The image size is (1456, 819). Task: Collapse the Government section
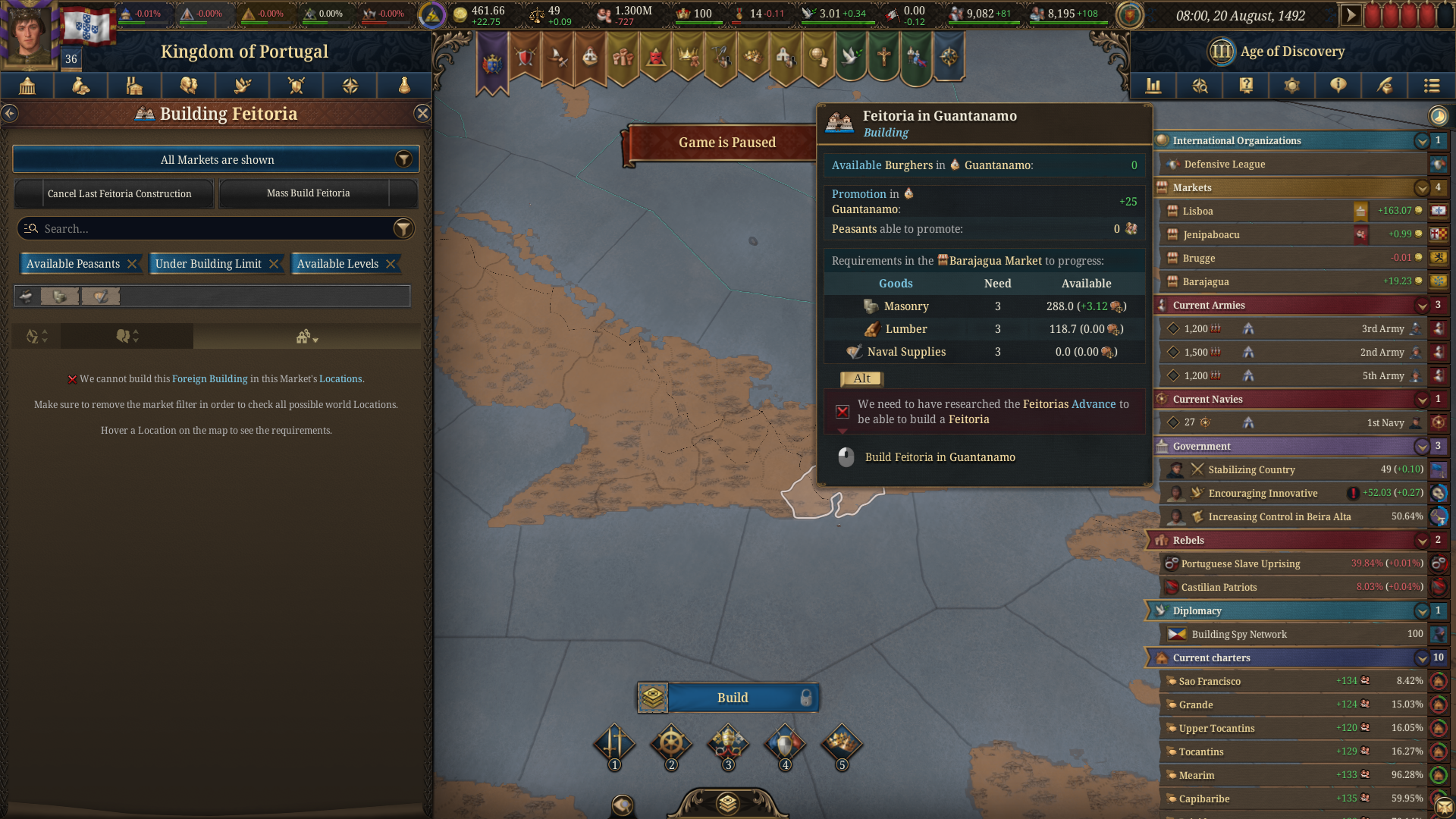coord(1420,447)
